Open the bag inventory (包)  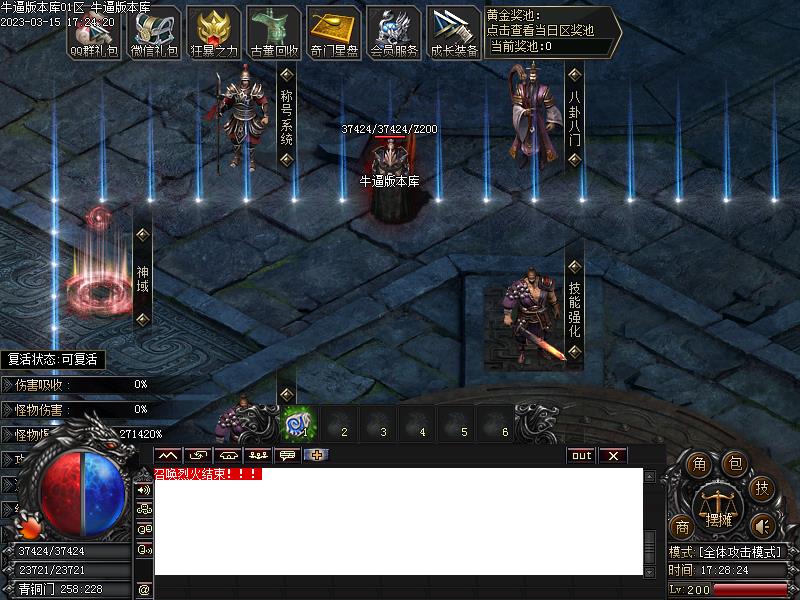point(735,464)
